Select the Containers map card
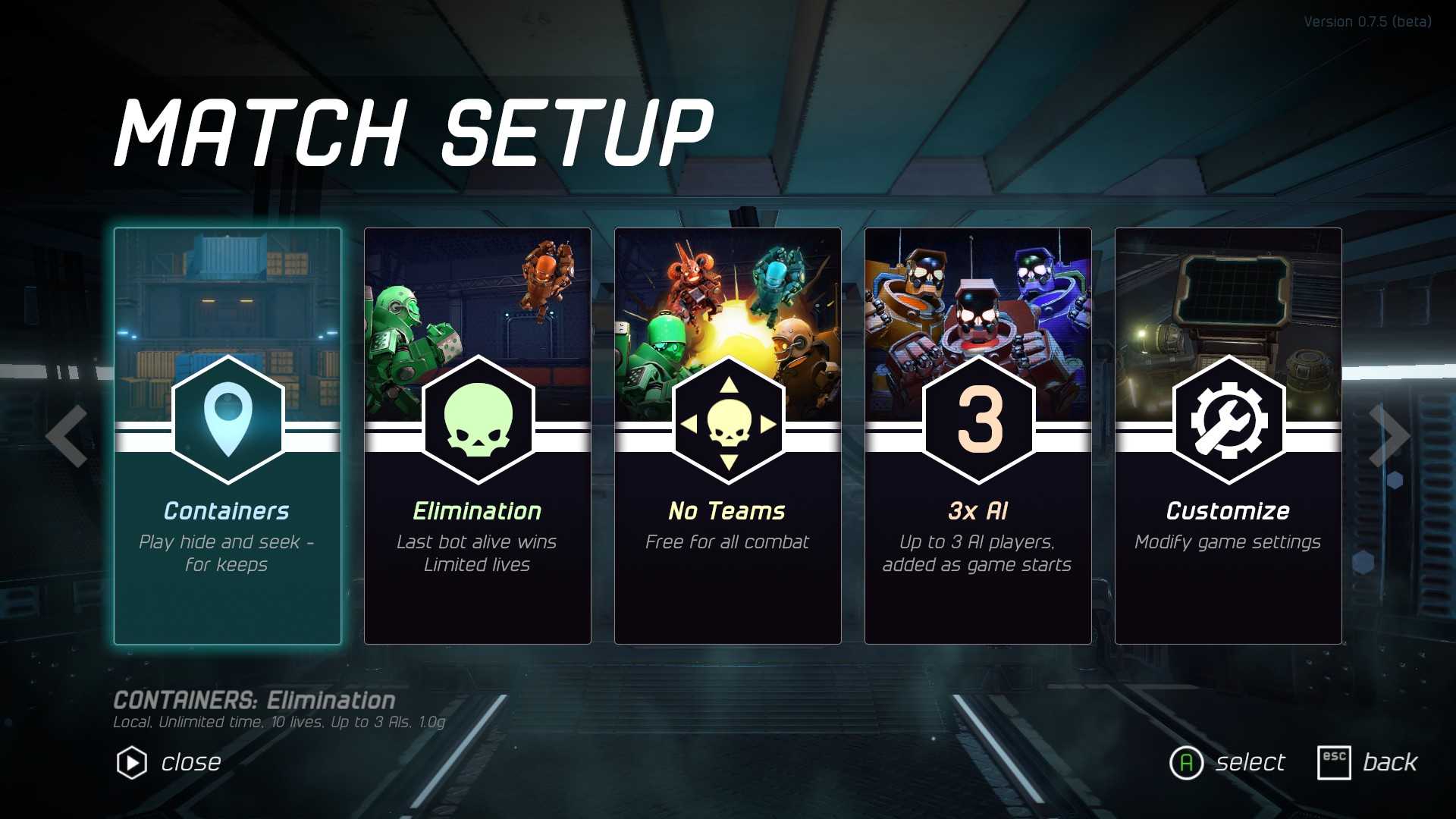This screenshot has height=819, width=1456. pos(227,436)
